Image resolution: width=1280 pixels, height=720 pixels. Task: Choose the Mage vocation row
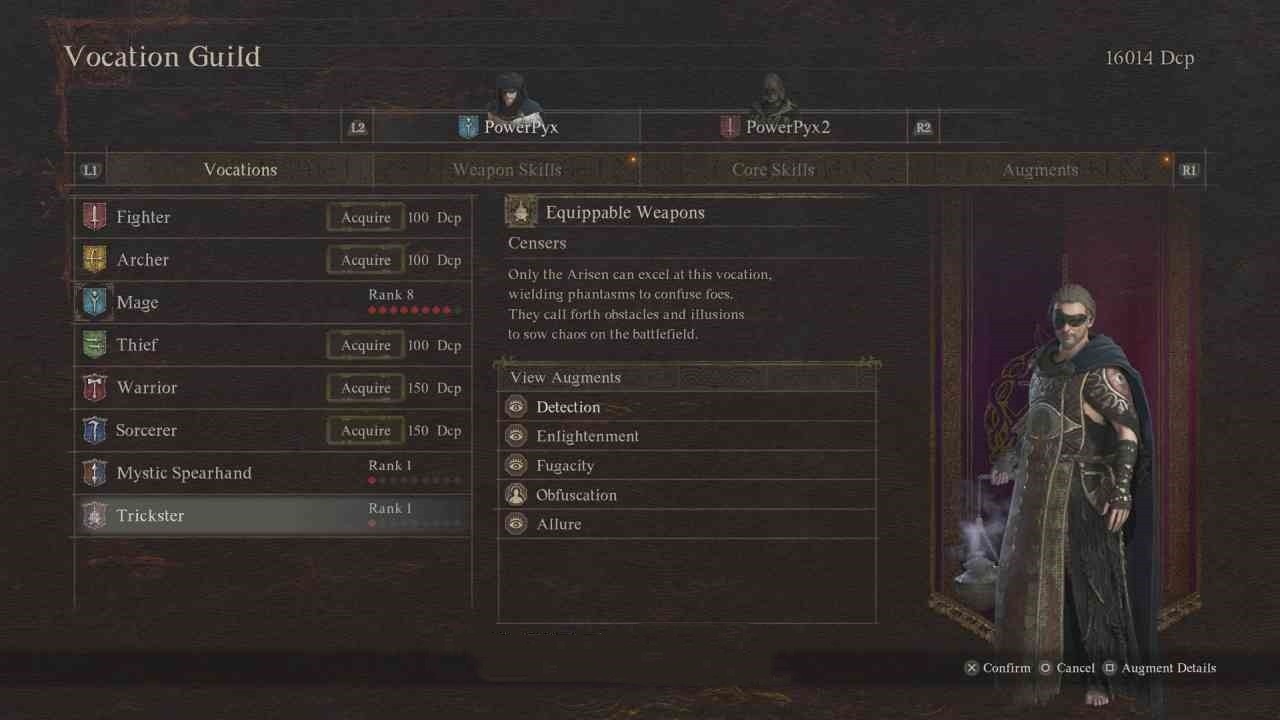point(272,302)
